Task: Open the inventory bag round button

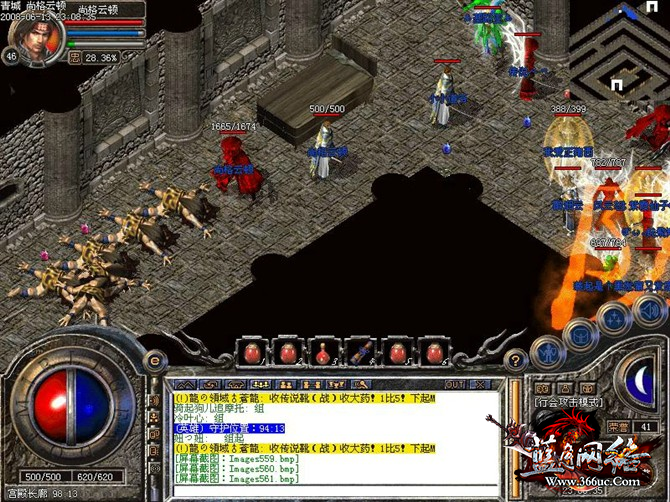Action: (x=580, y=333)
